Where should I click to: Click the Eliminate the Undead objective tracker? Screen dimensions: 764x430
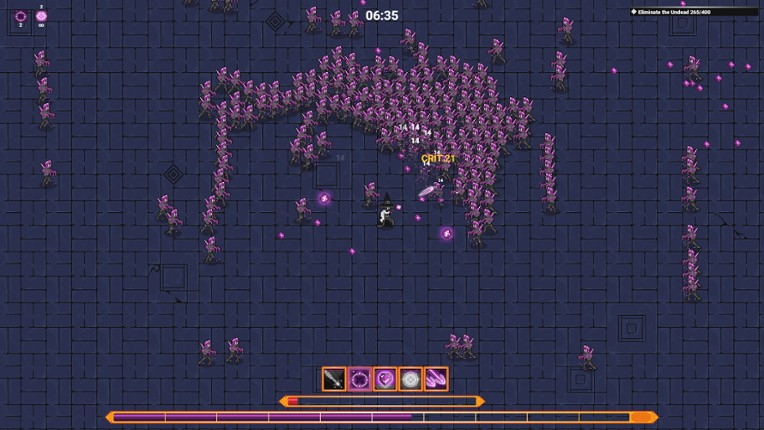click(x=692, y=12)
